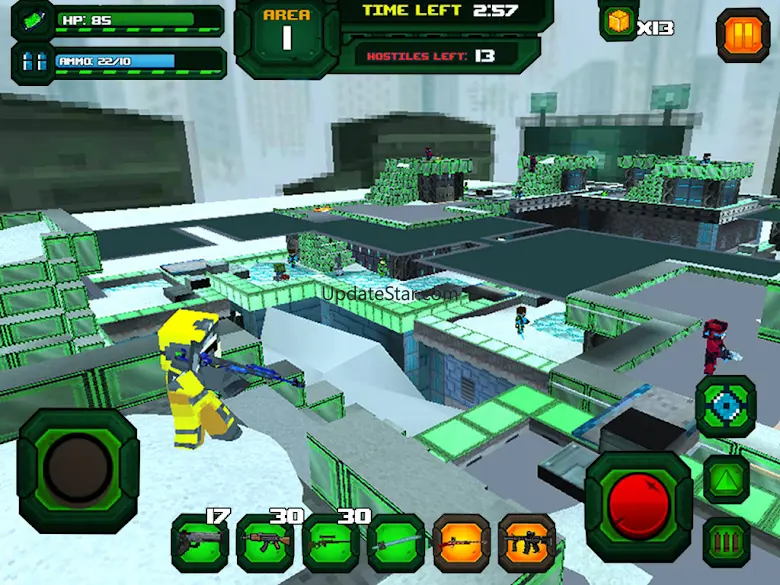Equip the scoped sniper rifle slot
The height and width of the screenshot is (585, 780).
pyautogui.click(x=330, y=544)
